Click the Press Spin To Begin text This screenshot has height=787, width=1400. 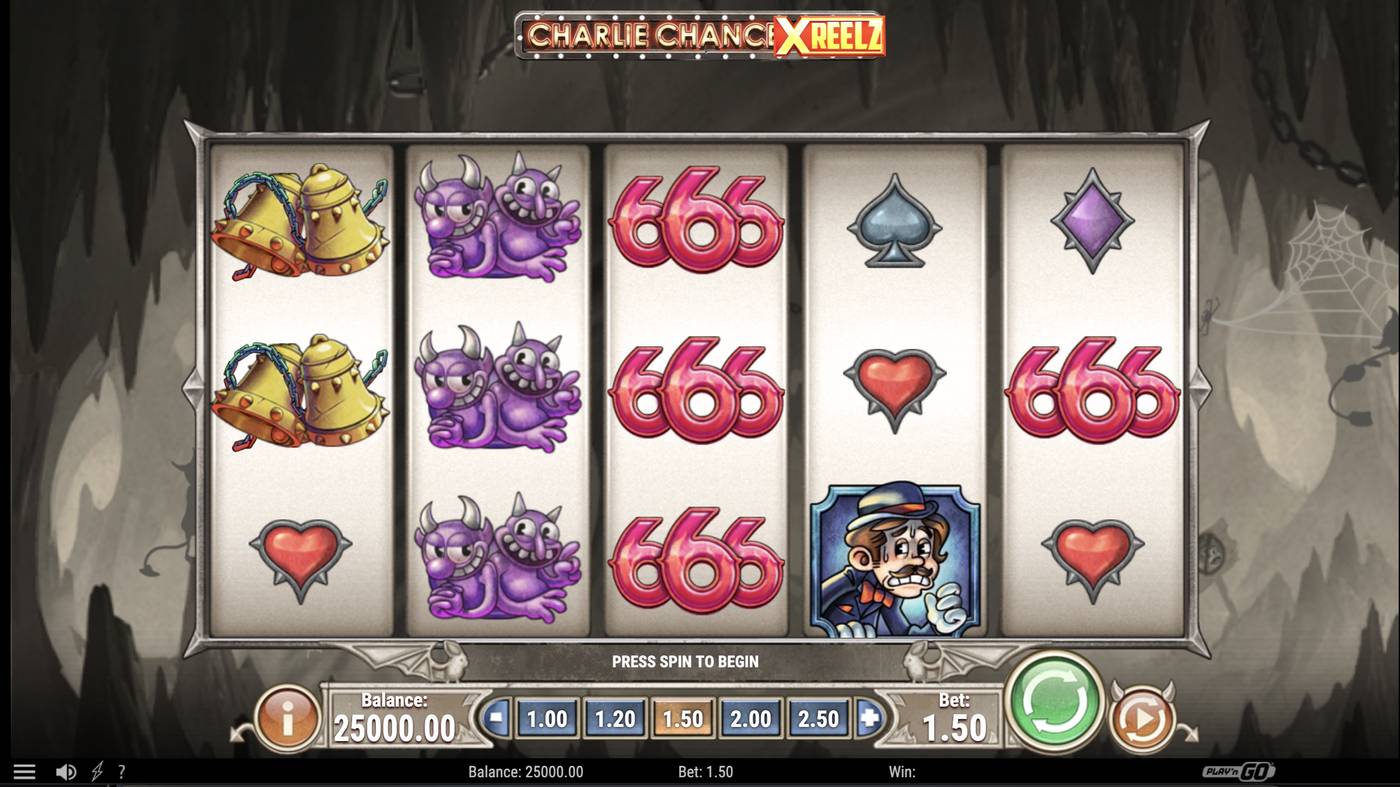(x=686, y=661)
